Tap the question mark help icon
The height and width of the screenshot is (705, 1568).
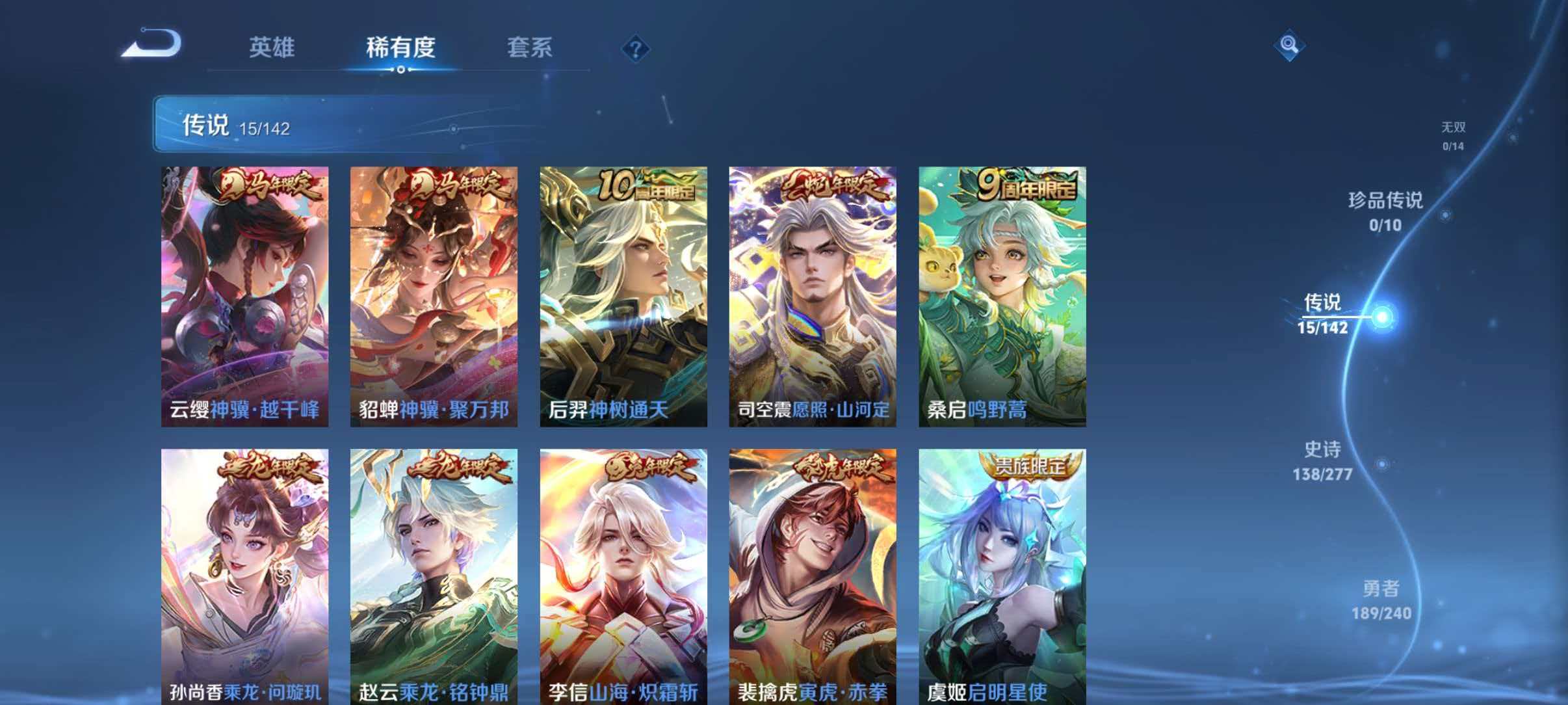(x=636, y=49)
